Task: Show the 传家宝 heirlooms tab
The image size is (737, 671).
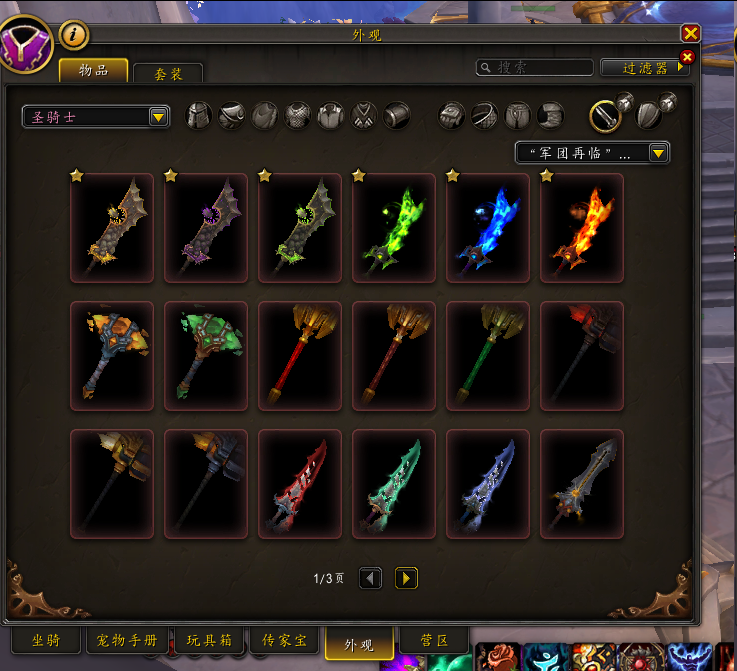Action: click(x=284, y=640)
